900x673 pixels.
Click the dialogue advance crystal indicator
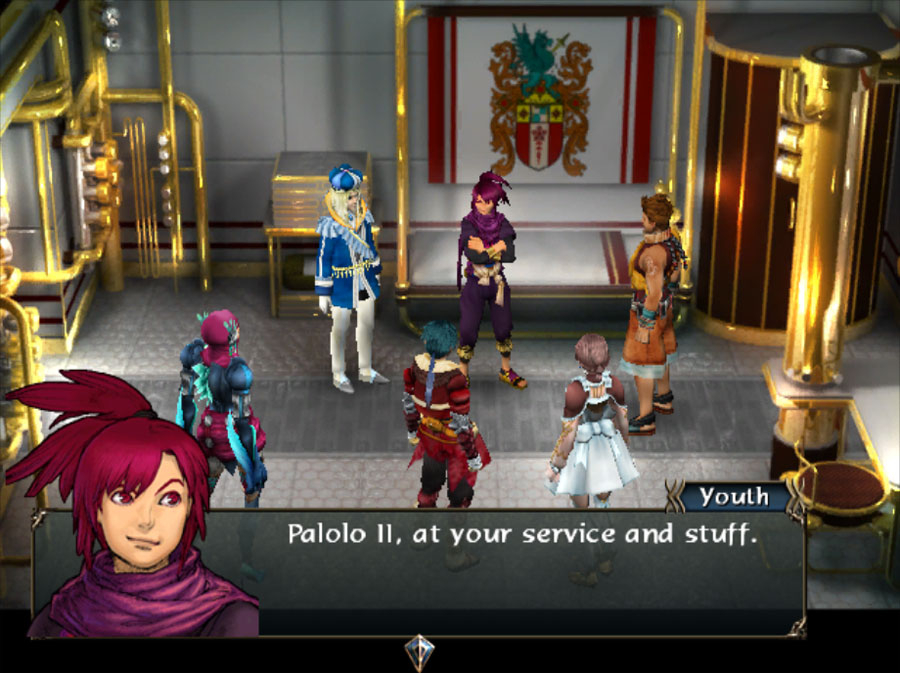pyautogui.click(x=419, y=652)
